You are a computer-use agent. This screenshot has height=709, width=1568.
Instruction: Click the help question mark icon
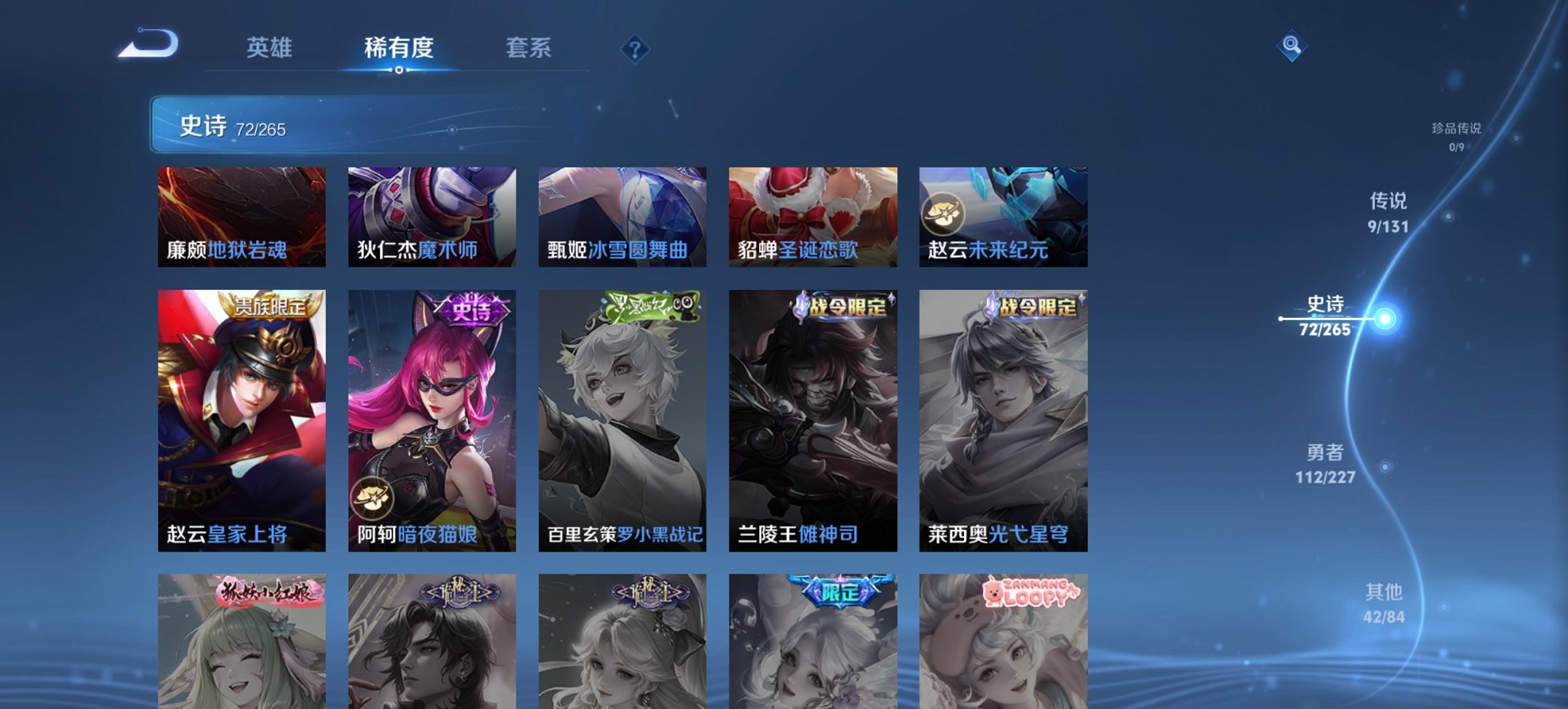pos(635,49)
